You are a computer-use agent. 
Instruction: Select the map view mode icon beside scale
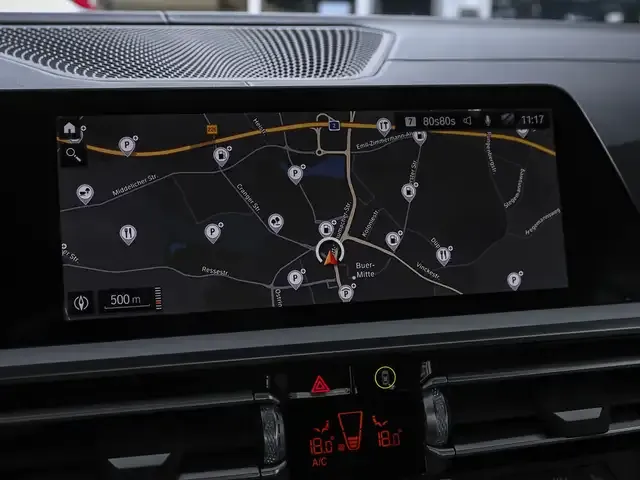80,301
